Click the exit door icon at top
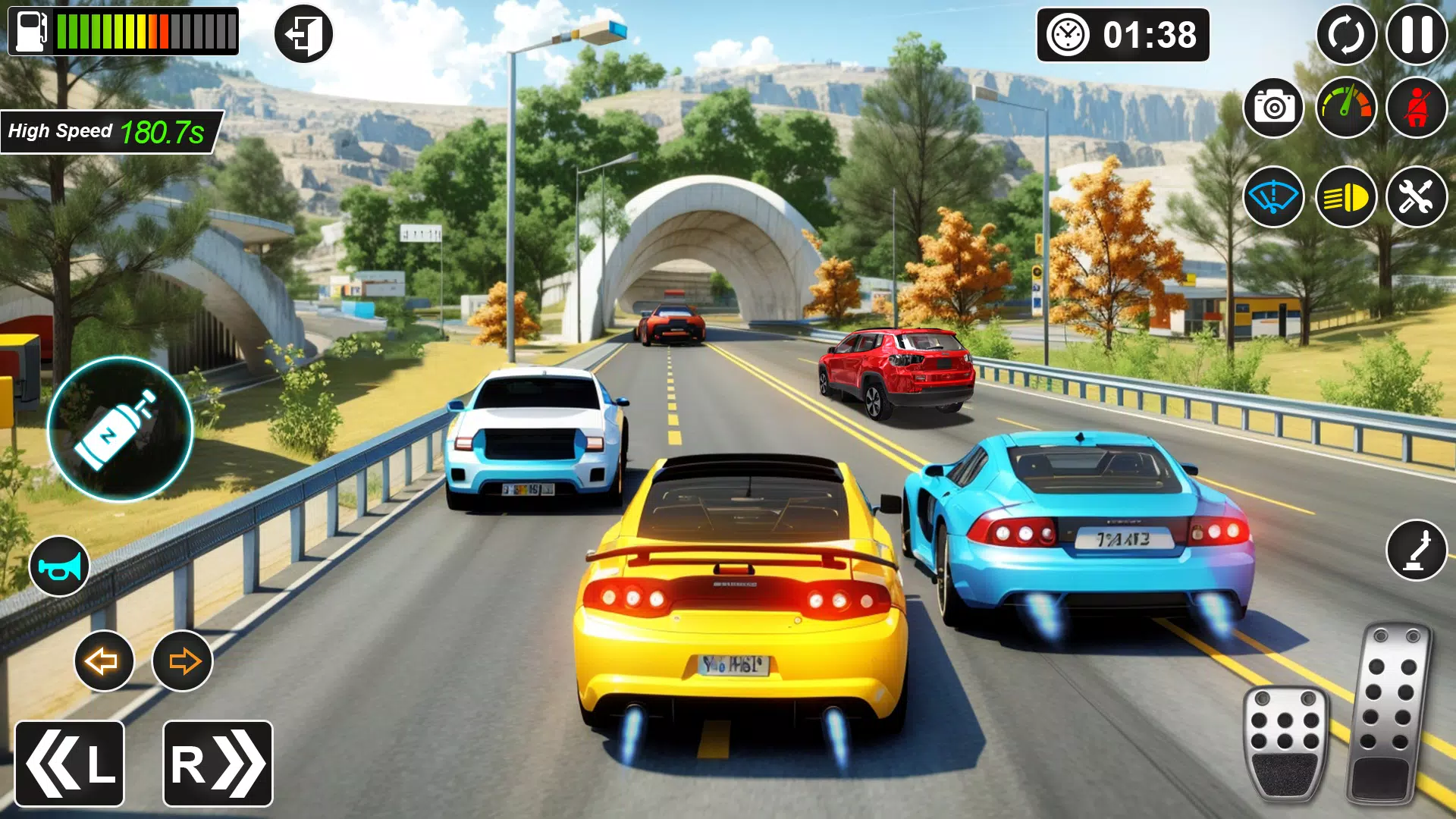 303,34
